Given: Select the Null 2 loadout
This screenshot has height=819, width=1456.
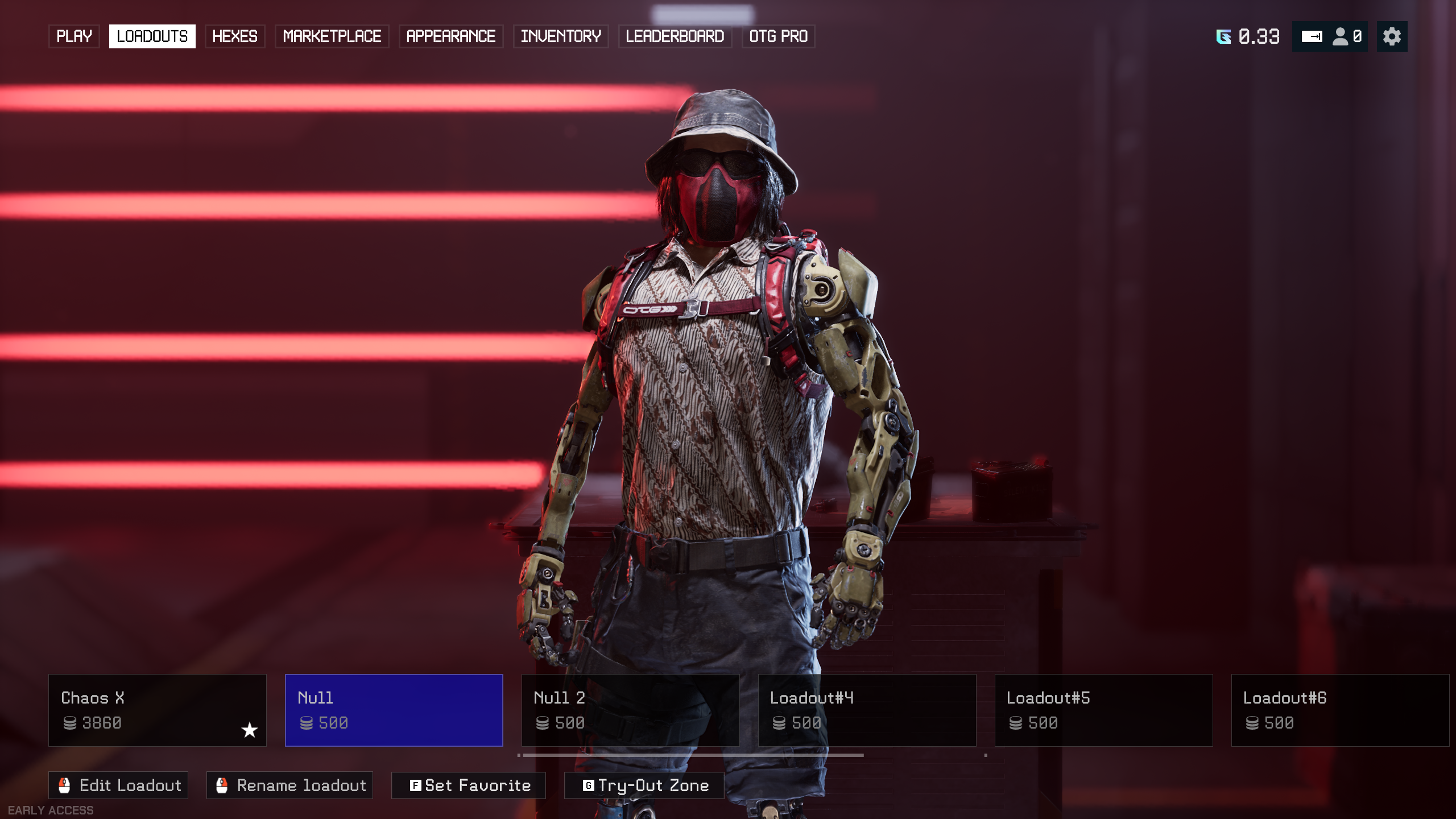Looking at the screenshot, I should pos(630,710).
